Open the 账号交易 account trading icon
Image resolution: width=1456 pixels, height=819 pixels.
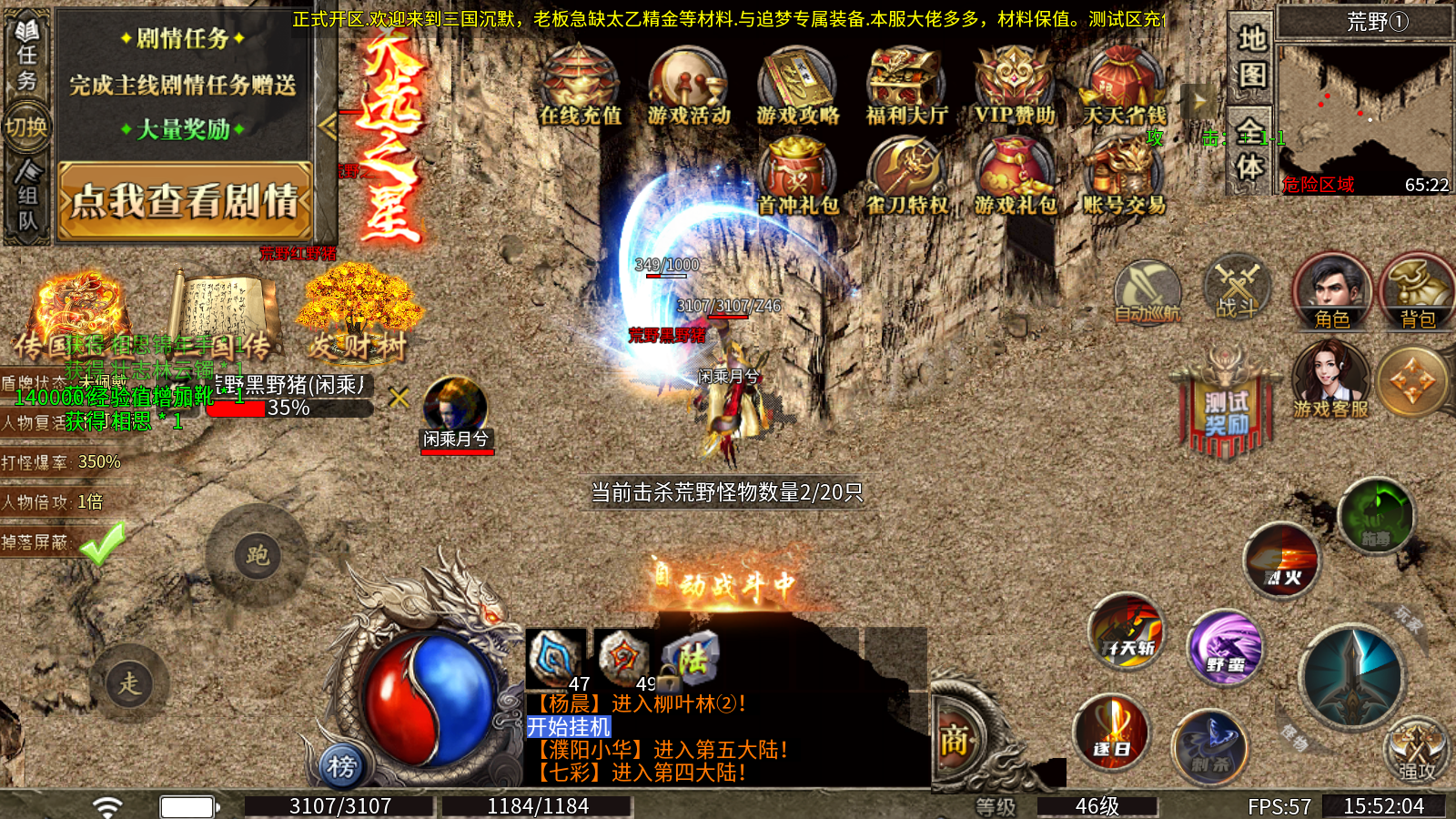[x=1125, y=177]
